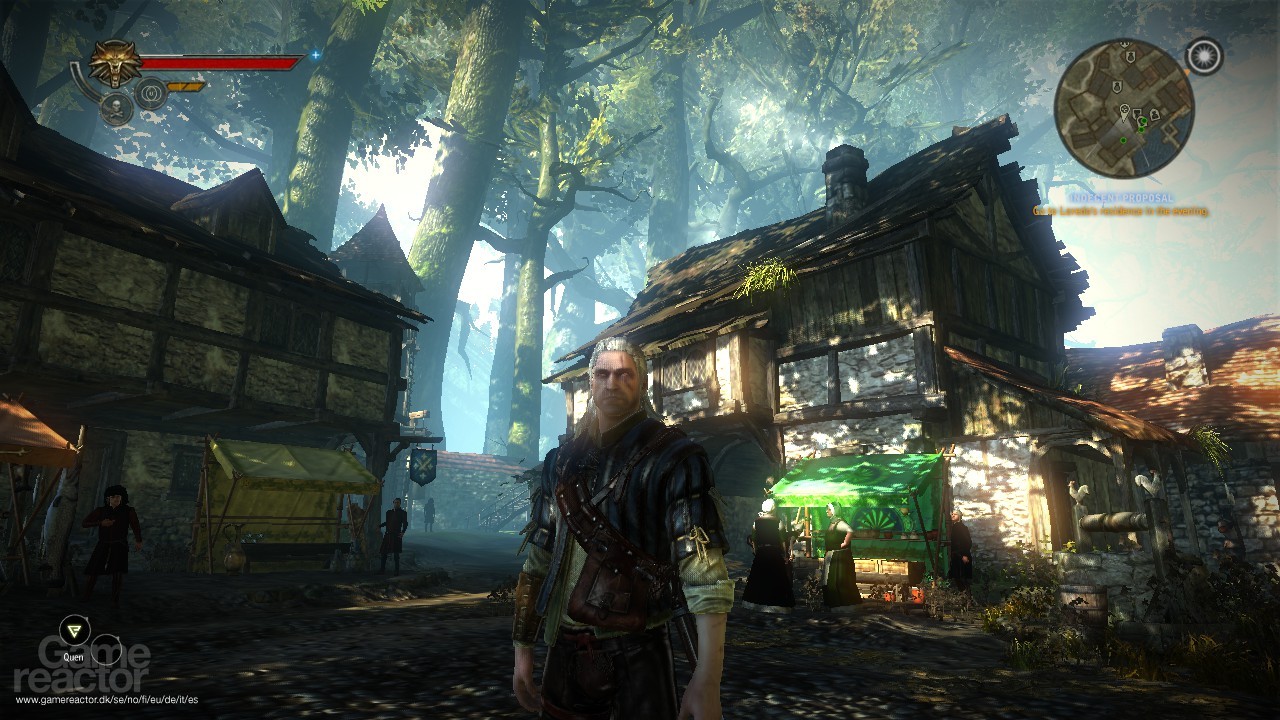Screen dimensions: 1280x720
Task: Select the Quen sign icon
Action: pyautogui.click(x=74, y=628)
